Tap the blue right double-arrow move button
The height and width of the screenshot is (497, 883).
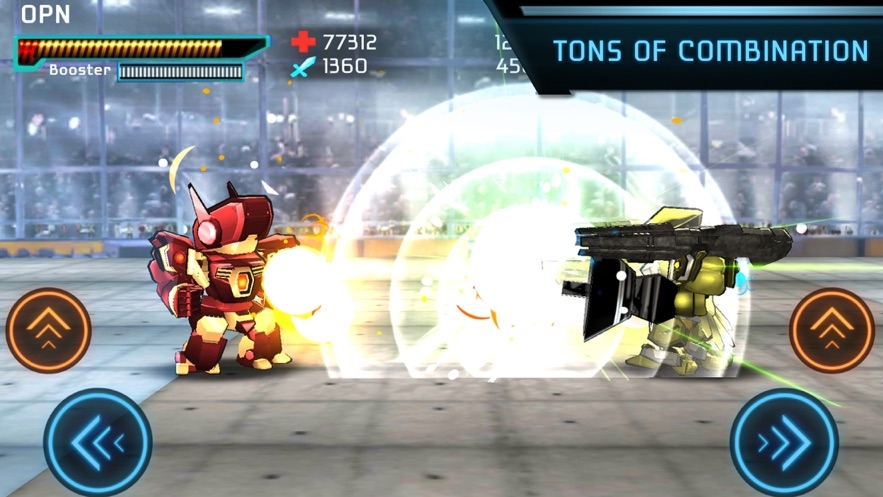click(784, 441)
